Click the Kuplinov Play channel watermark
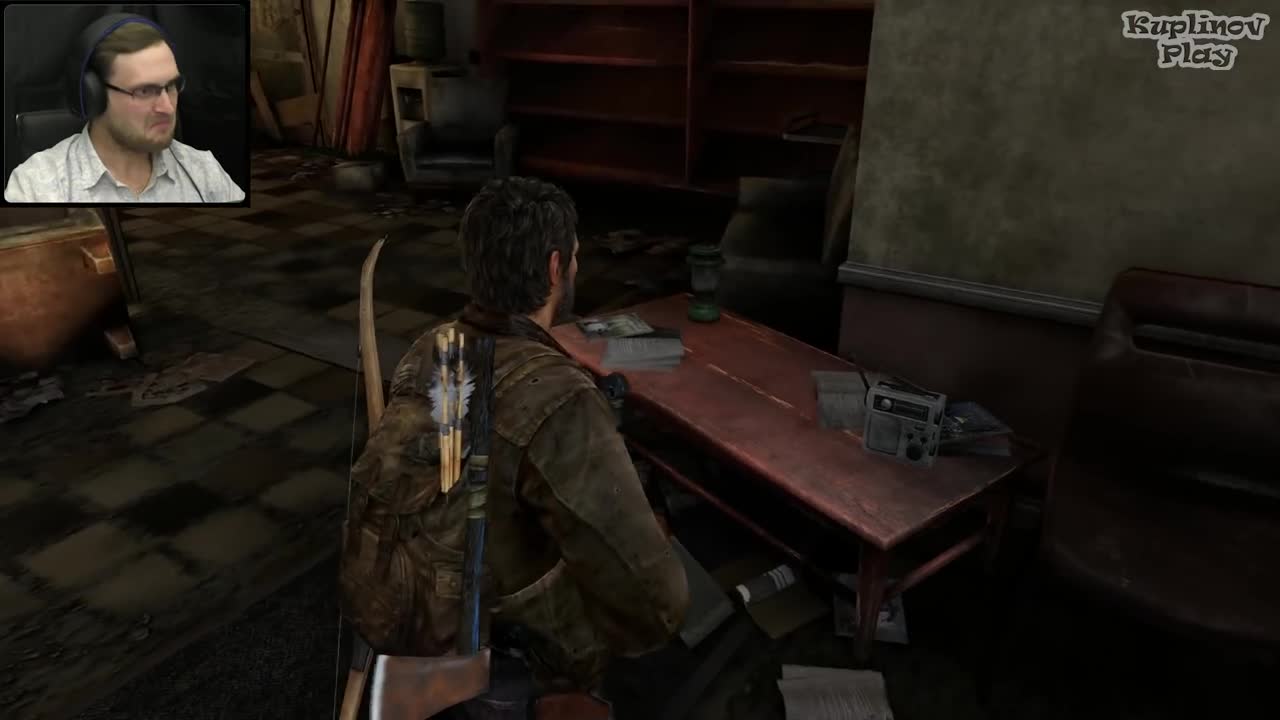This screenshot has height=720, width=1280. (x=1194, y=40)
